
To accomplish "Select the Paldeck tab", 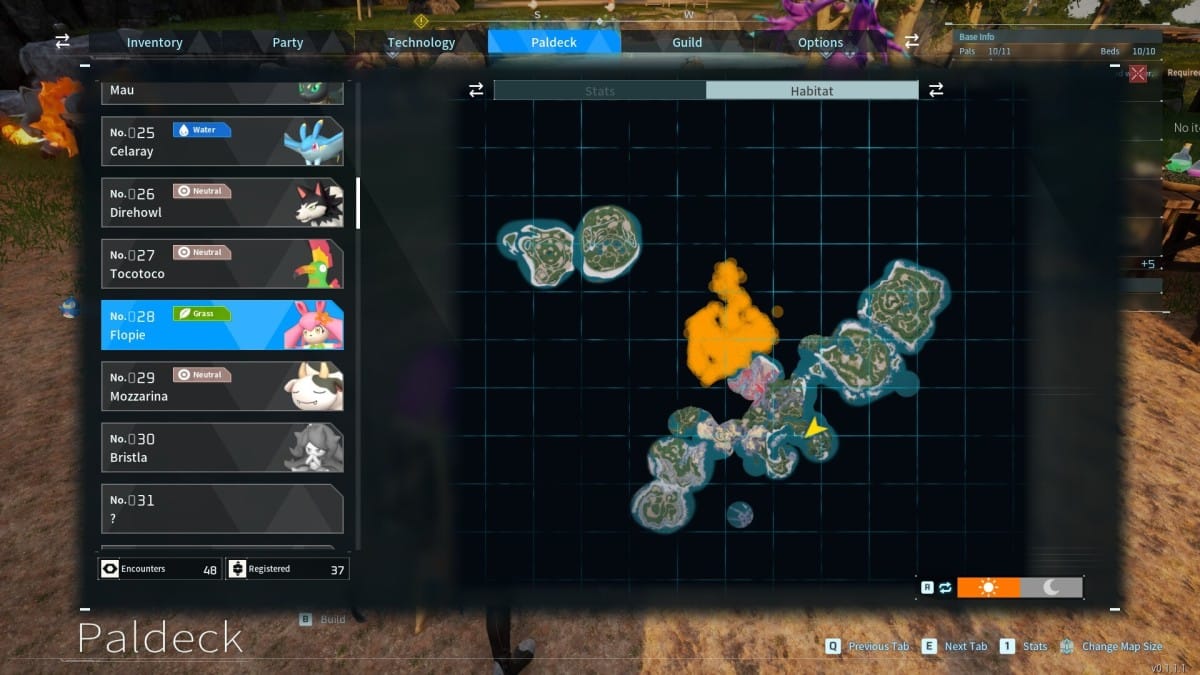I will point(554,43).
